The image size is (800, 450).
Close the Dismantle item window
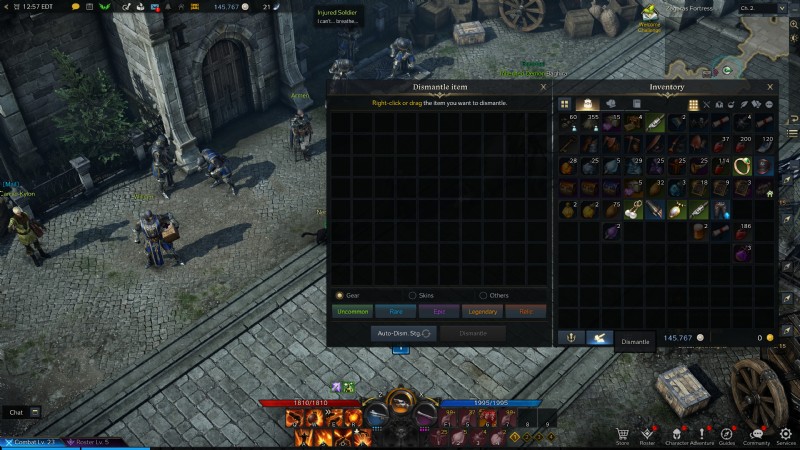(x=543, y=87)
